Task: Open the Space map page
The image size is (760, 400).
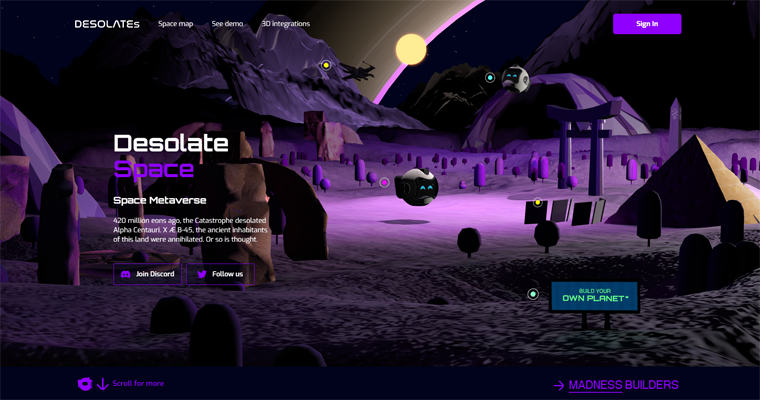Action: [x=175, y=24]
